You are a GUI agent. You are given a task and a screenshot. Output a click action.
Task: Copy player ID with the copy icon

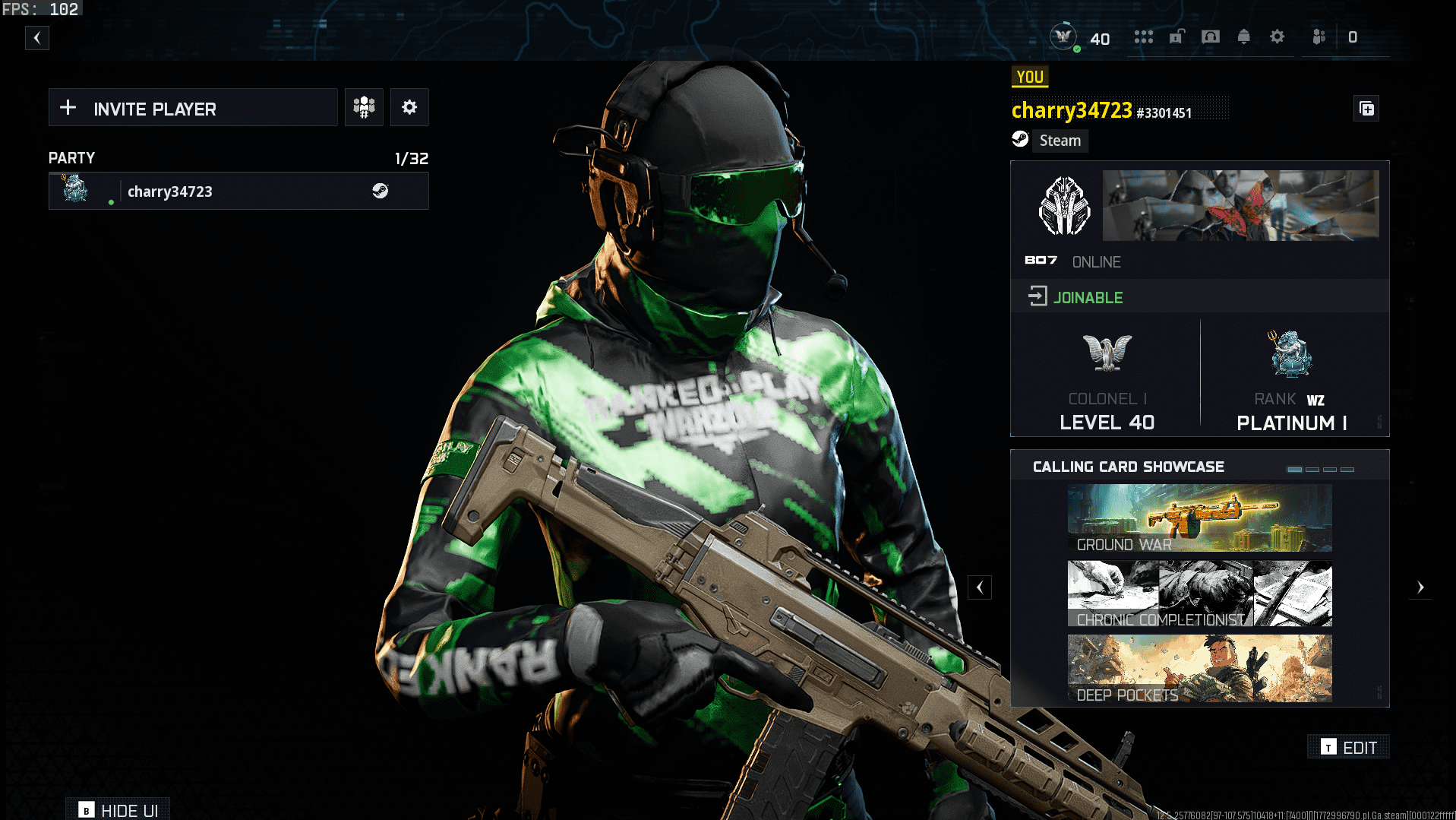click(x=1367, y=109)
